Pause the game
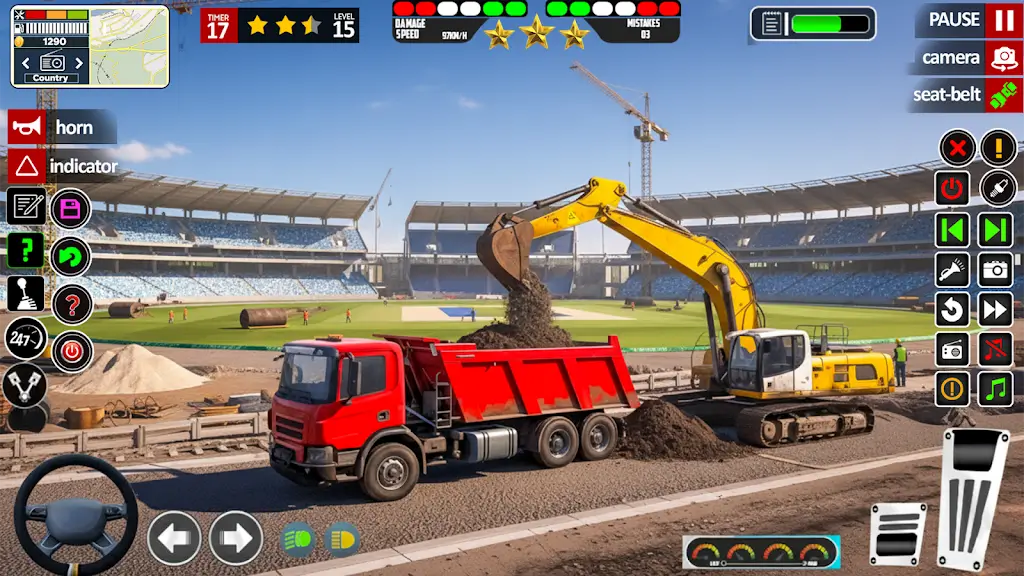Screen dimensions: 1024x576 point(1003,20)
